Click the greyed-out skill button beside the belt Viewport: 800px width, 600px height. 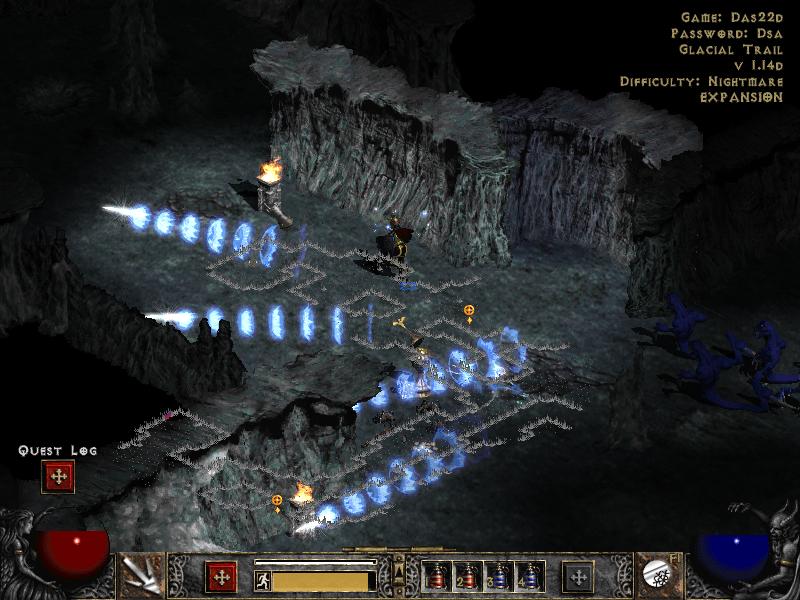point(577,577)
